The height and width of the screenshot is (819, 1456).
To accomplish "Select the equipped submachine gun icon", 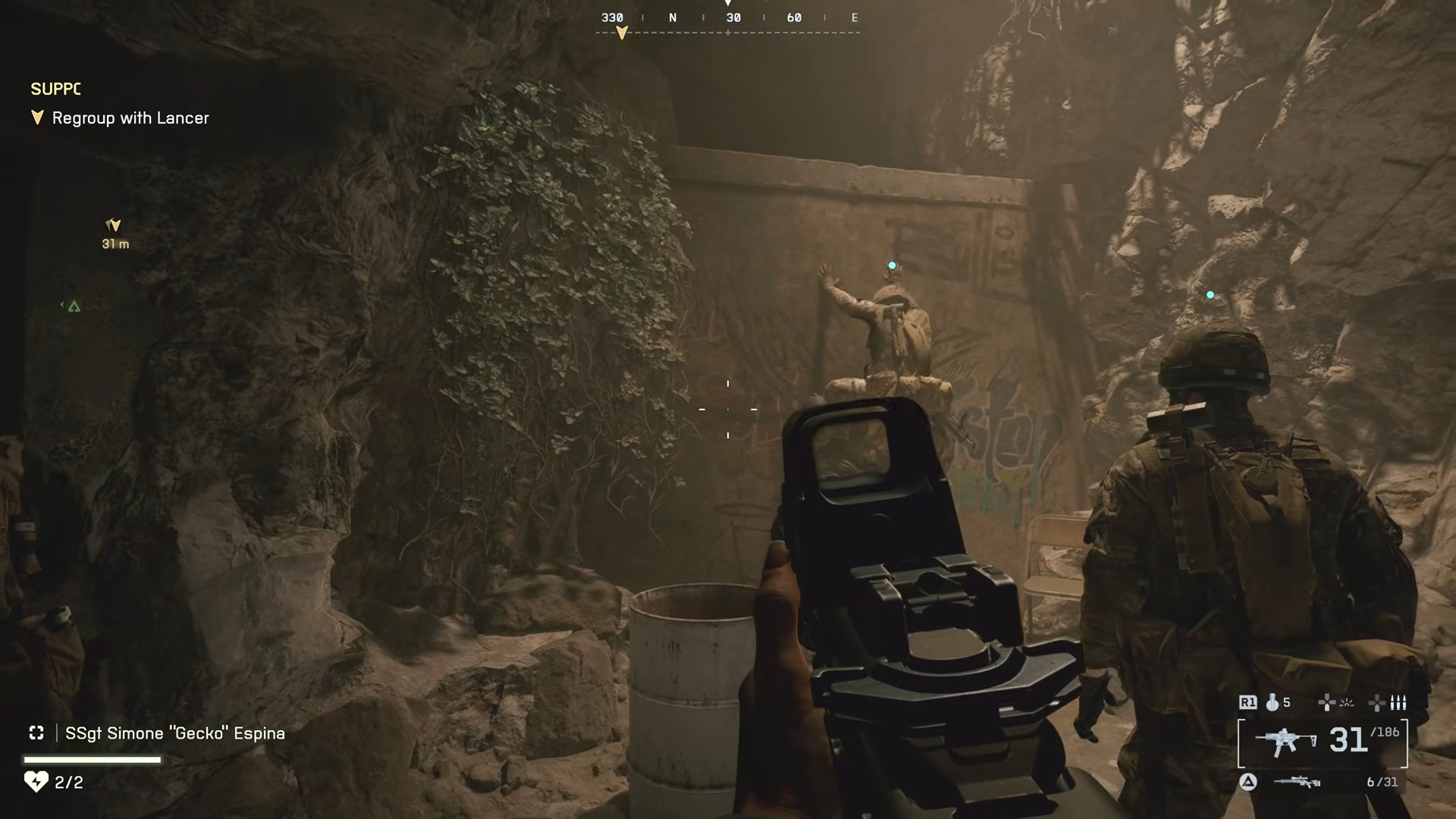I will [x=1285, y=741].
